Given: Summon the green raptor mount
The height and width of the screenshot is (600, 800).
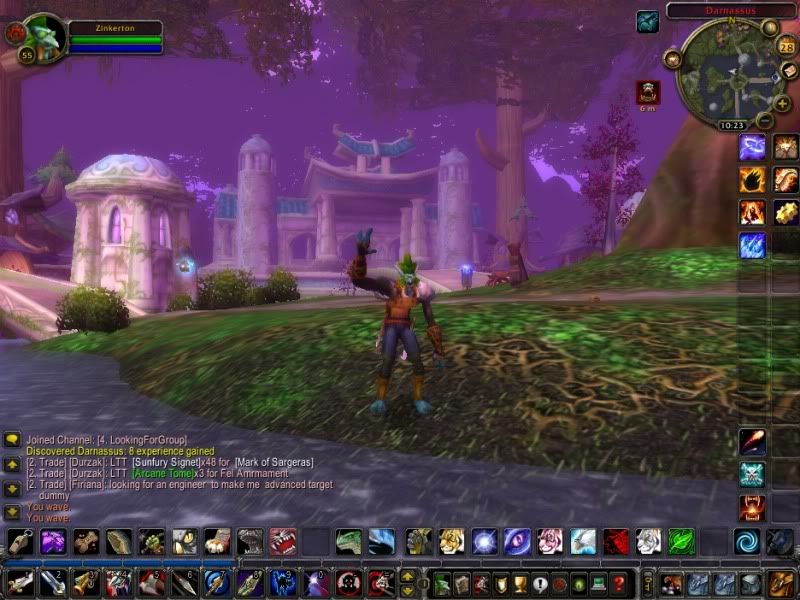Looking at the screenshot, I should click(x=349, y=542).
